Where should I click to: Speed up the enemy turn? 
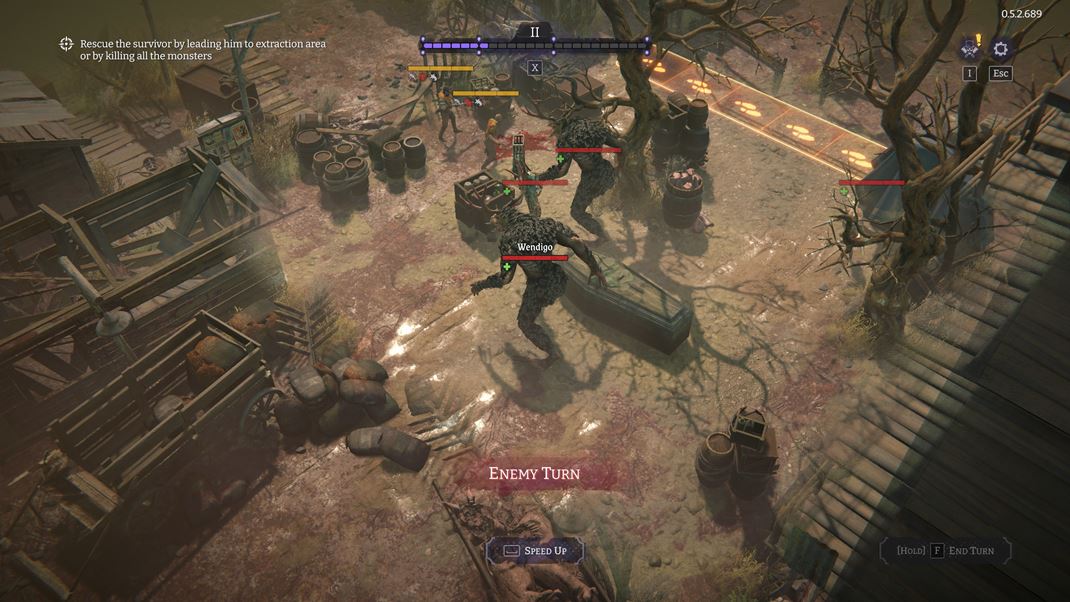click(x=535, y=551)
